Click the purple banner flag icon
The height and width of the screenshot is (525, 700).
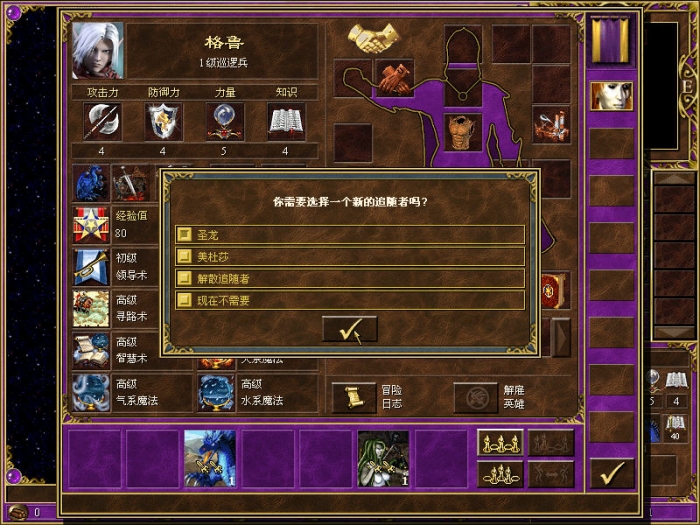(611, 42)
